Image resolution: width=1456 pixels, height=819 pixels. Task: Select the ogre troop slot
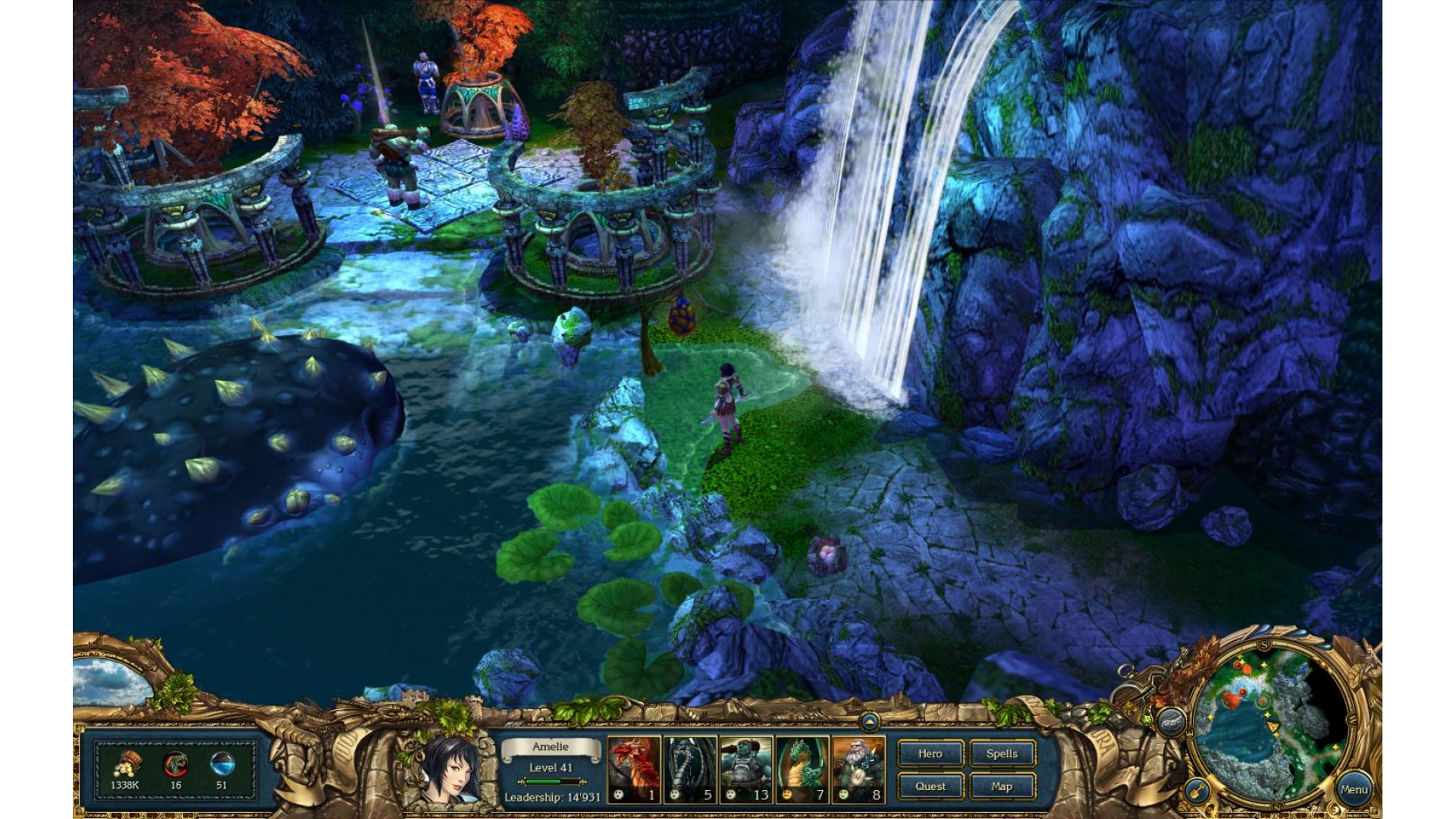click(x=745, y=769)
